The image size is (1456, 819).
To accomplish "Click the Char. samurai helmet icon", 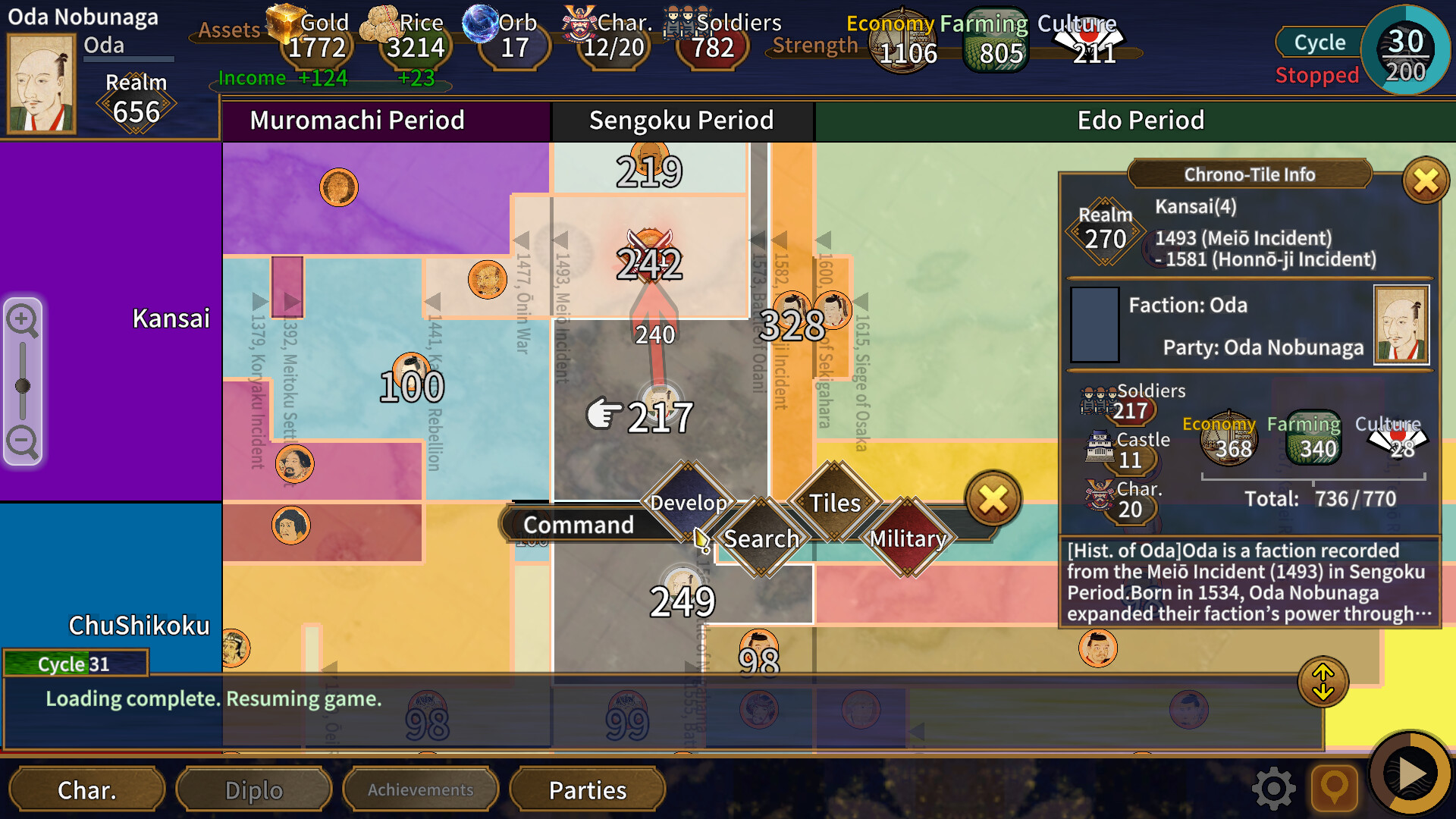I will (581, 23).
